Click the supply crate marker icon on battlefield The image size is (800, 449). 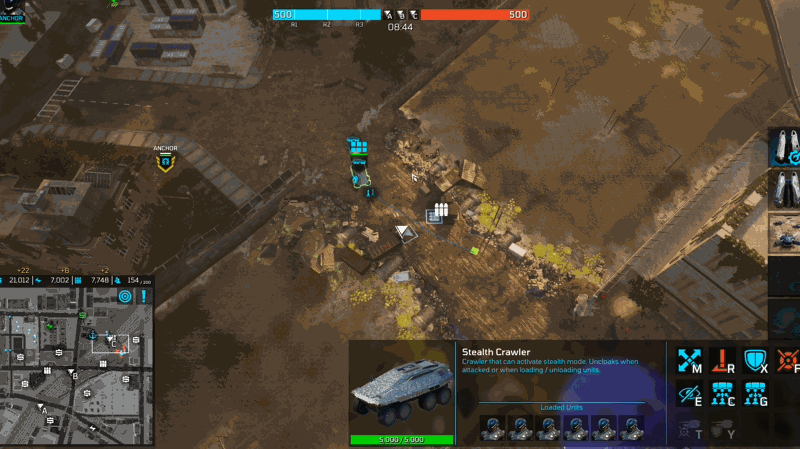437,212
